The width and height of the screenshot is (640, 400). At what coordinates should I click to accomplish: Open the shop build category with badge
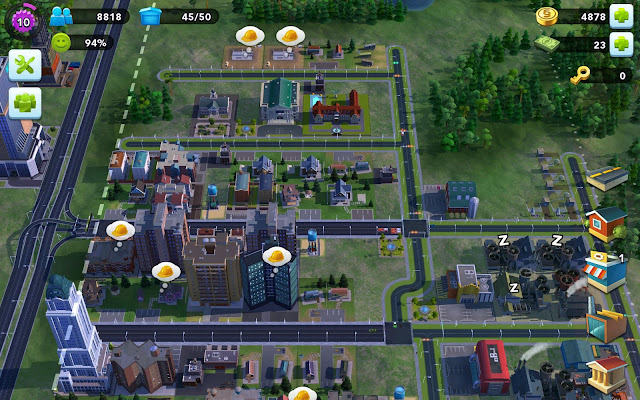click(x=605, y=270)
